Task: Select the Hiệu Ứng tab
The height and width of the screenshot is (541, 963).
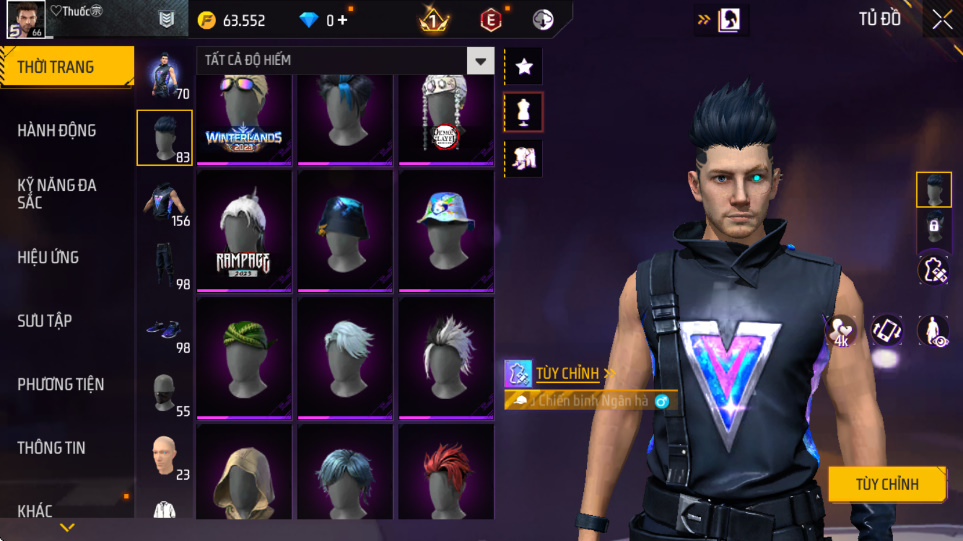Action: 48,257
